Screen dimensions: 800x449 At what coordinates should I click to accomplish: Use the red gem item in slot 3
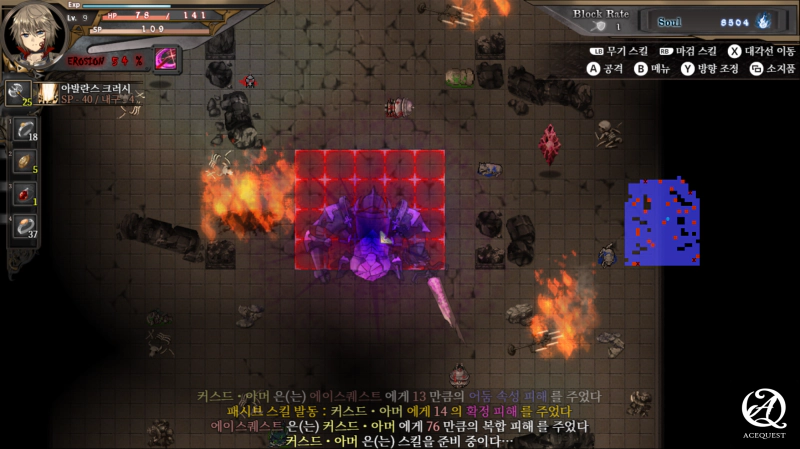[25, 194]
